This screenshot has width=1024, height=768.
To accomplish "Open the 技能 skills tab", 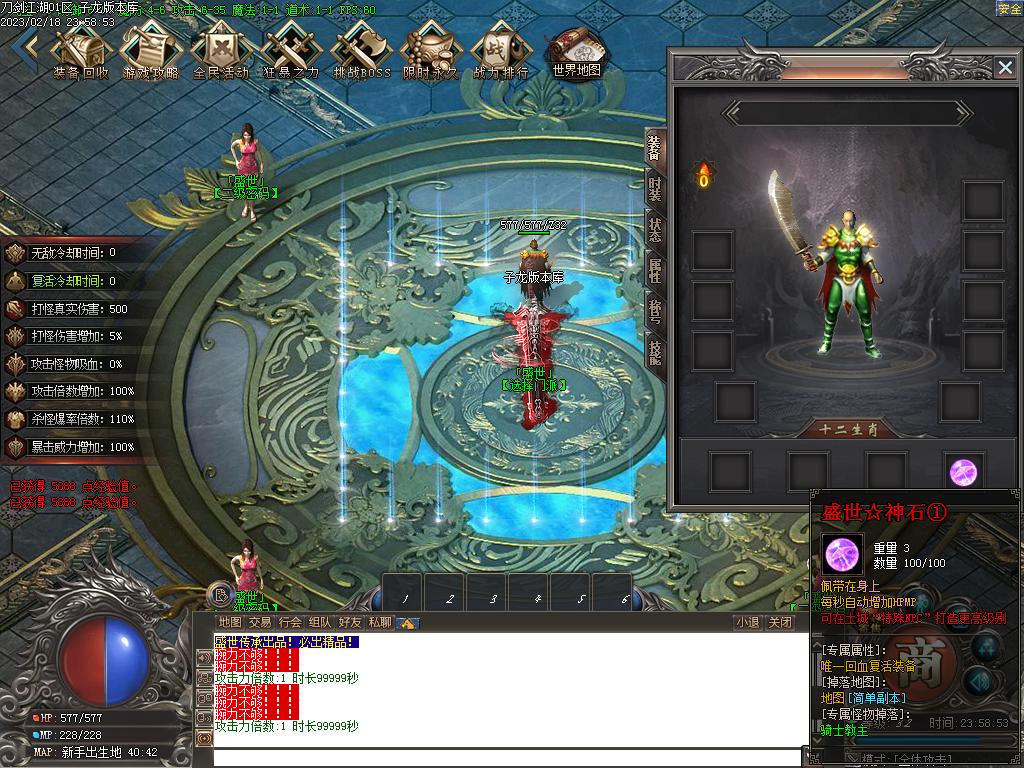I will coord(655,352).
